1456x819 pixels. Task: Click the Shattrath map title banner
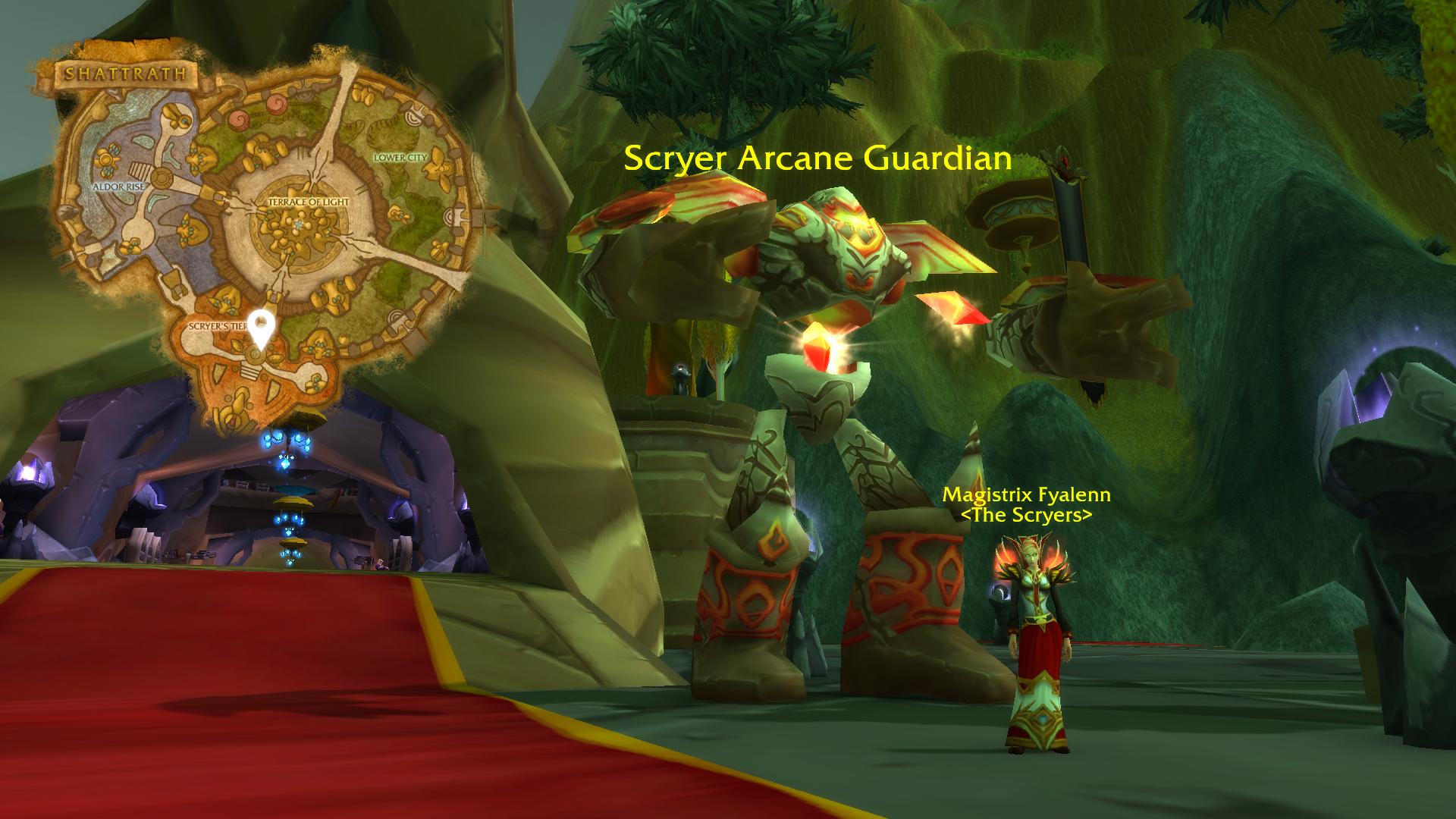126,74
